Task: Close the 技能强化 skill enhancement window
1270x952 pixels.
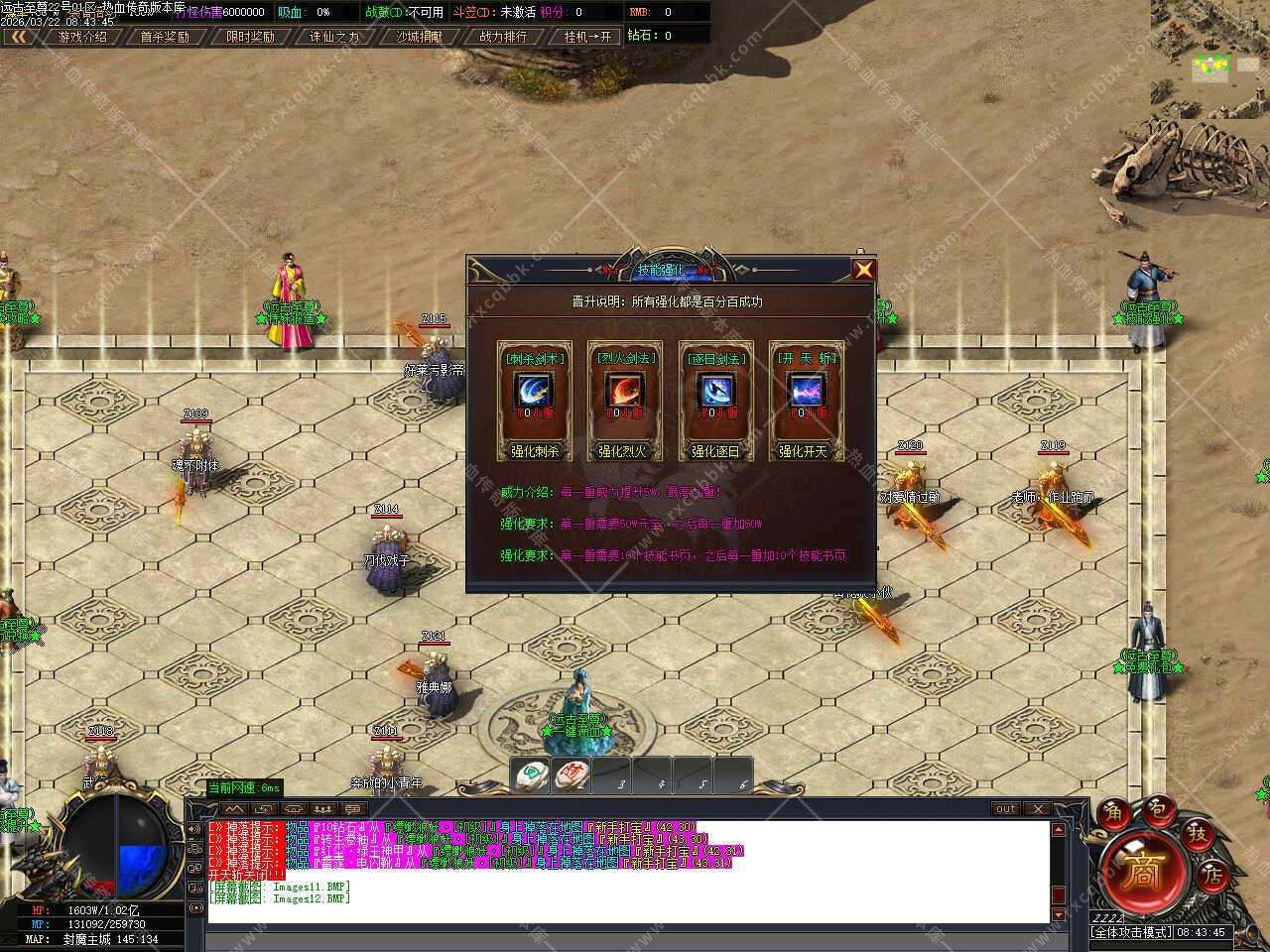Action: (864, 269)
